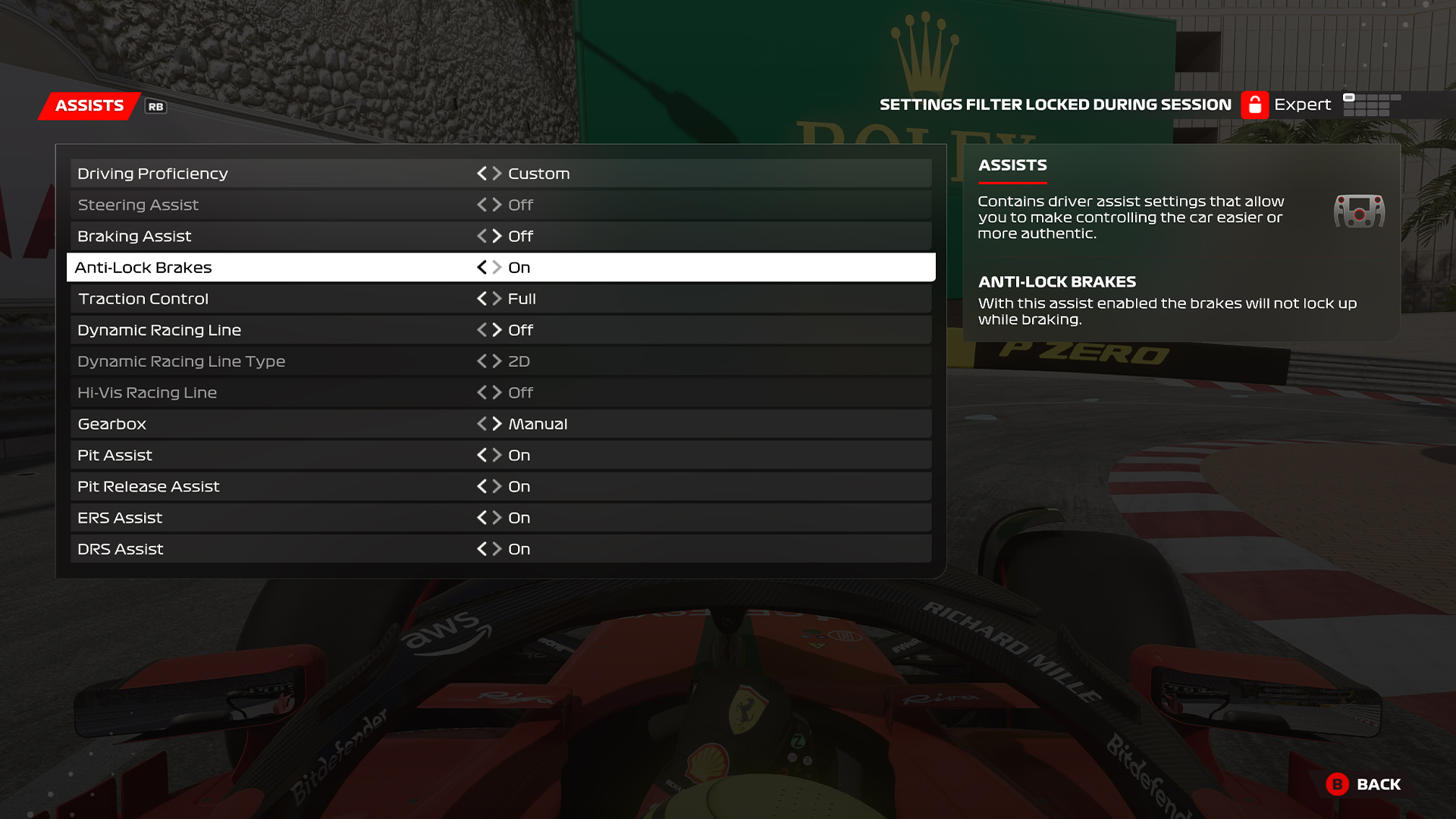Toggle Anti-Lock Brakes off
Image resolution: width=1456 pixels, height=819 pixels.
click(x=483, y=267)
